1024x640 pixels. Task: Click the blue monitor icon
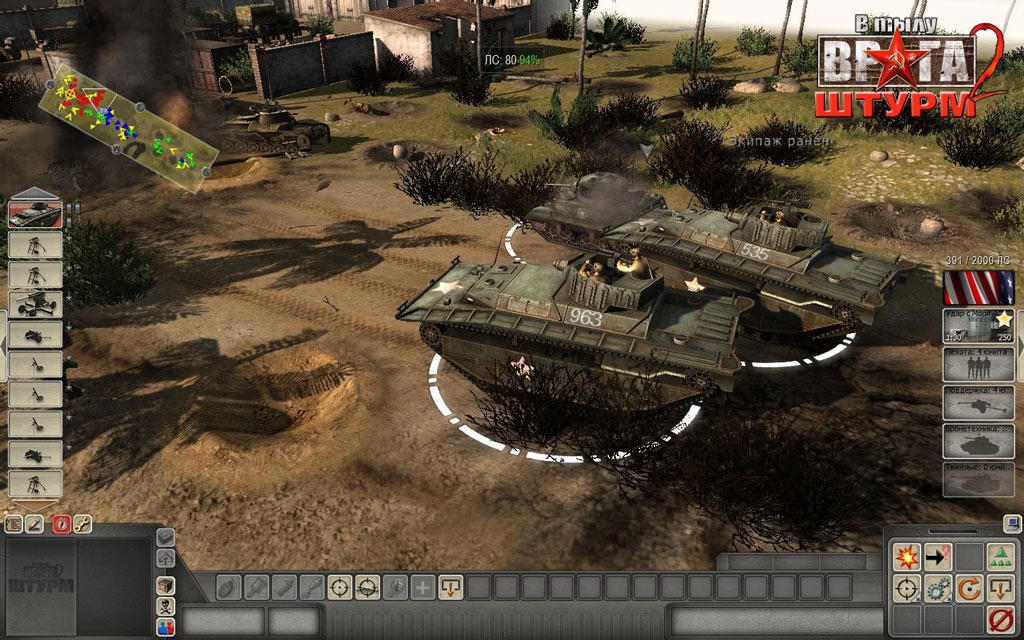[1012, 522]
